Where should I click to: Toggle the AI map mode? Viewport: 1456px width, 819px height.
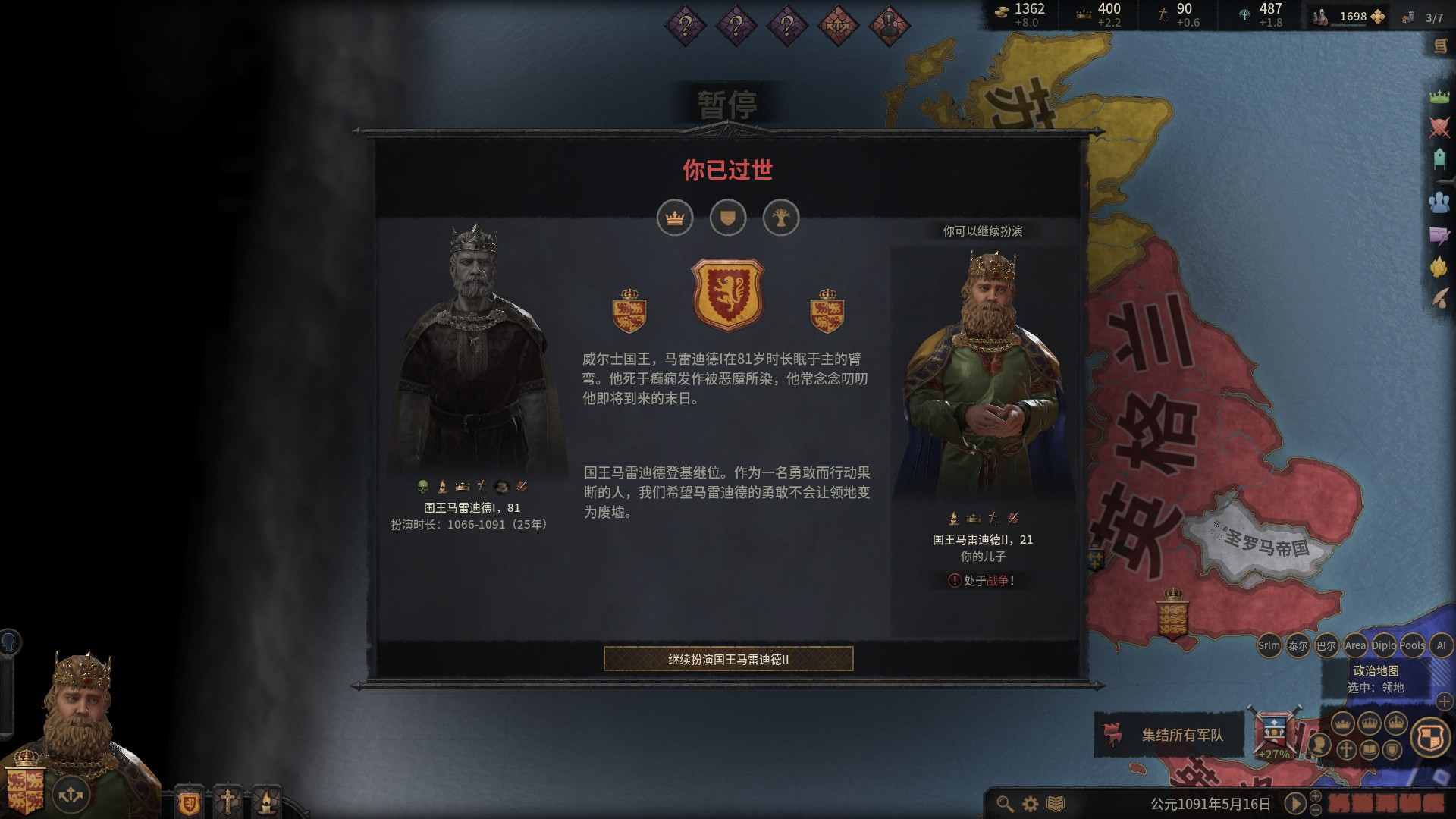pos(1441,645)
